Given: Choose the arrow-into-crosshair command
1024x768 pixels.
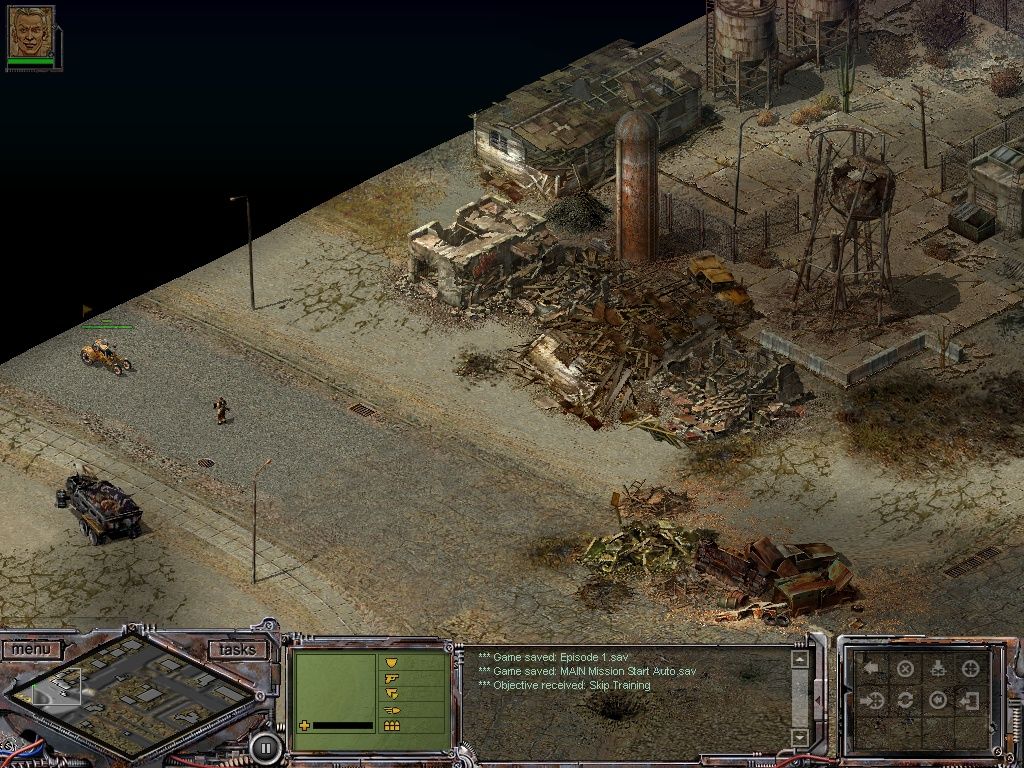Looking at the screenshot, I should 872,700.
